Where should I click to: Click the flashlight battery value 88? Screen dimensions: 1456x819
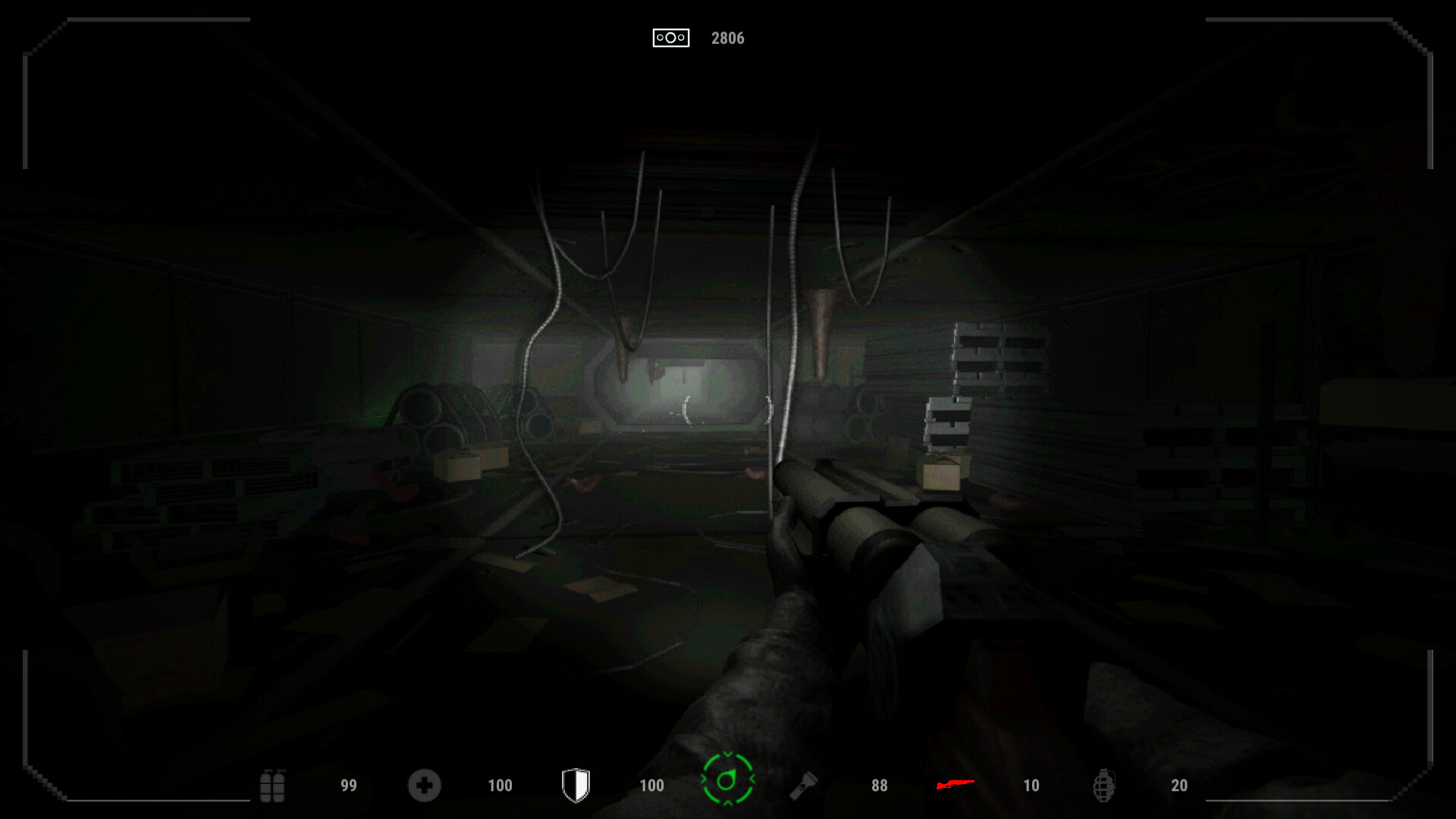pyautogui.click(x=880, y=785)
